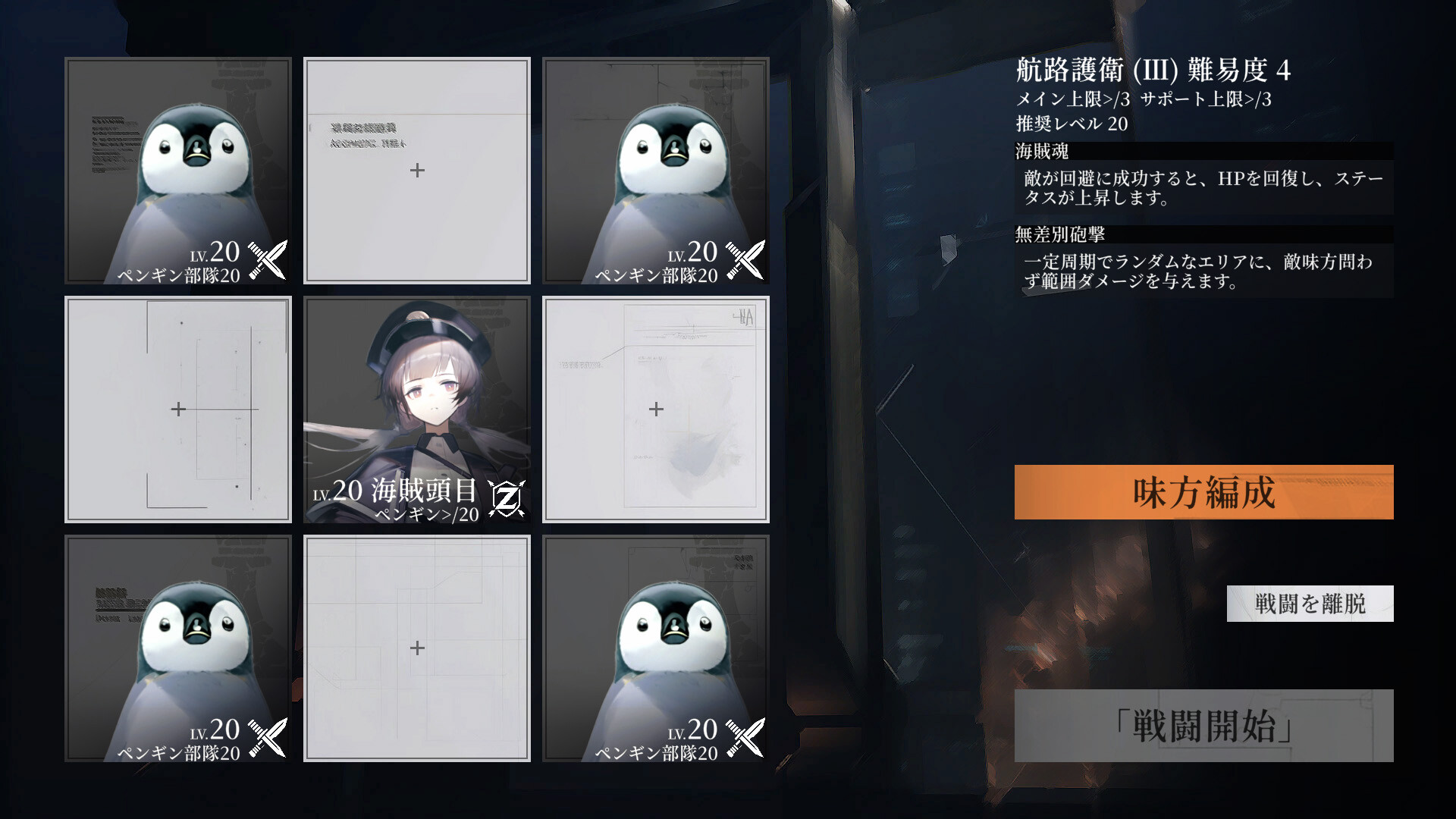Start the battle with 「戦闘開始」

point(1204,725)
